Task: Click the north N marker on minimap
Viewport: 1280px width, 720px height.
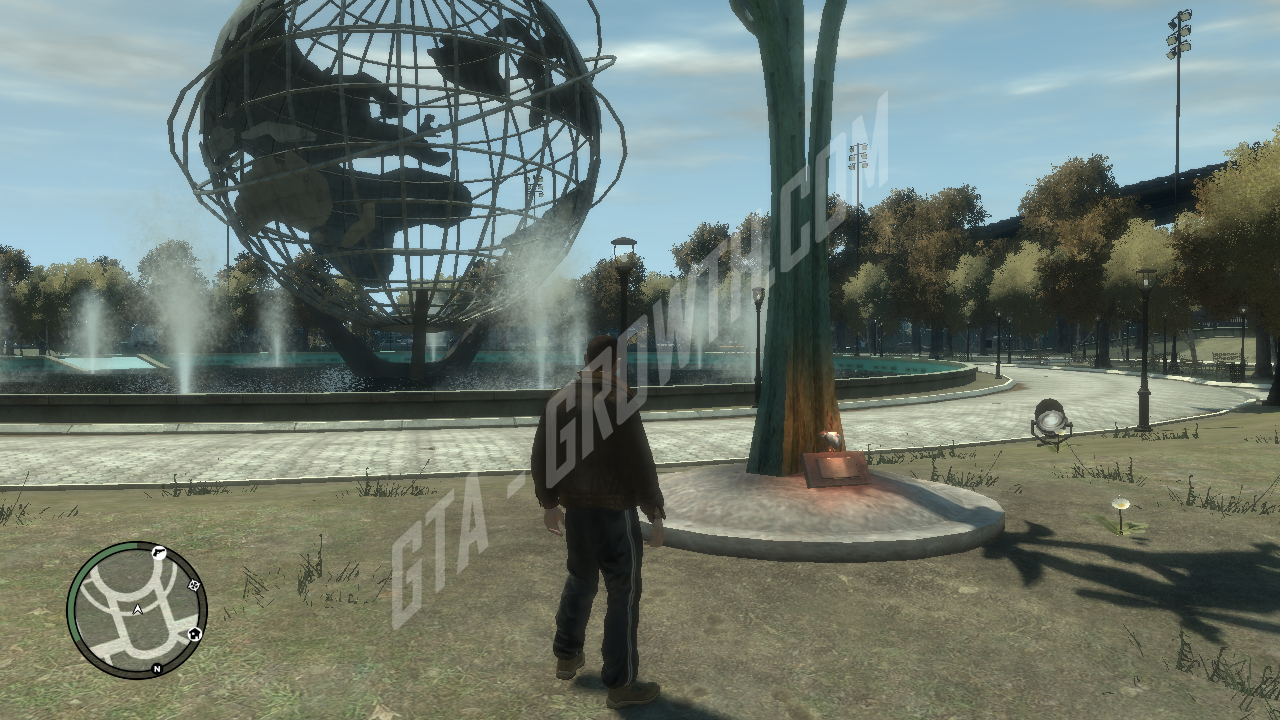Action: pyautogui.click(x=157, y=668)
